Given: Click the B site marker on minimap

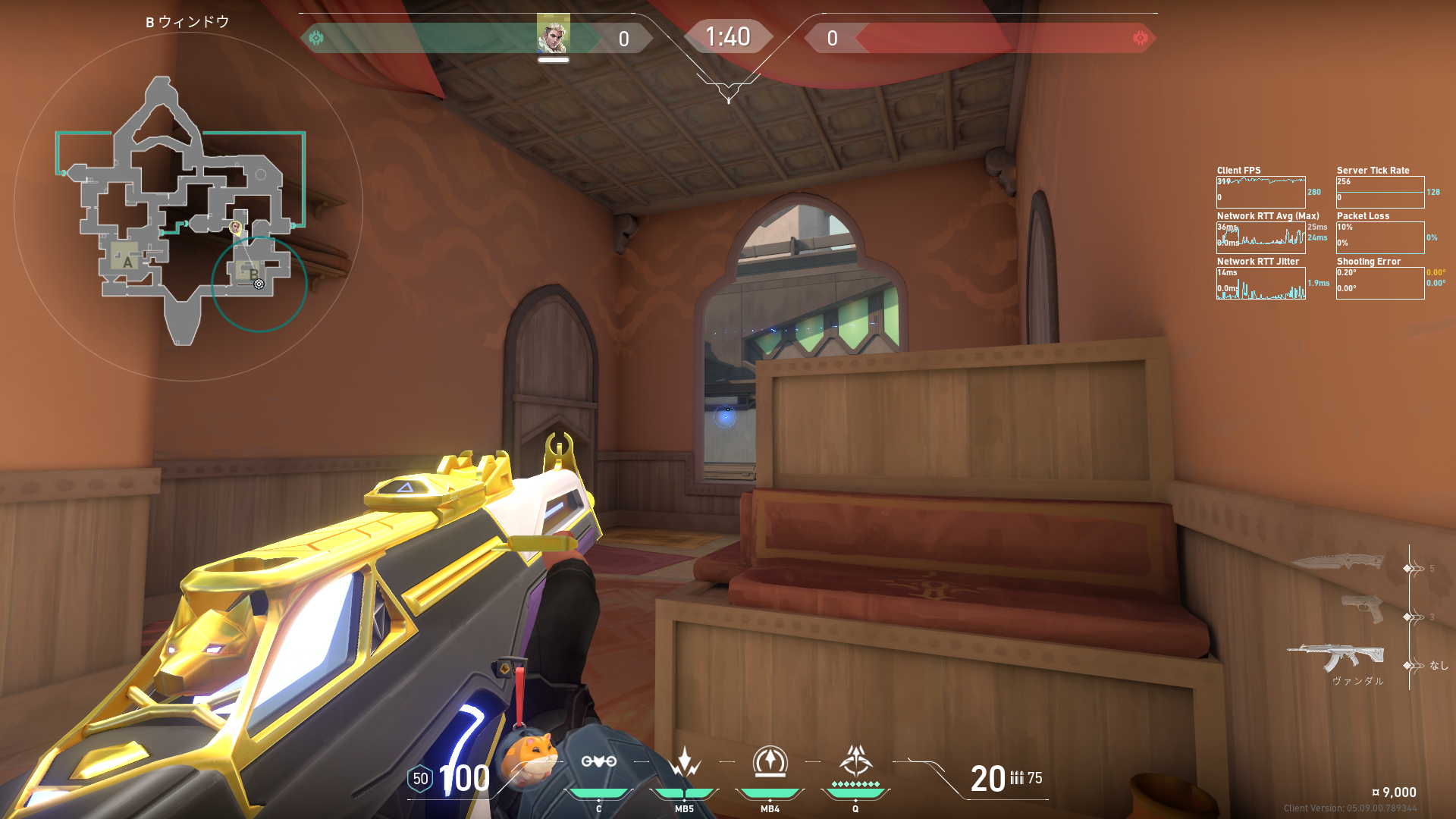Looking at the screenshot, I should (253, 274).
